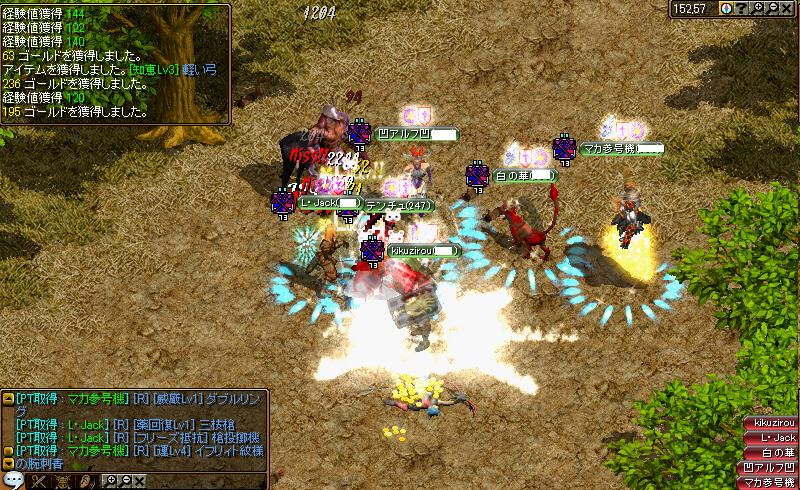Select party member L・Jack in the party list
The width and height of the screenshot is (800, 490).
771,438
